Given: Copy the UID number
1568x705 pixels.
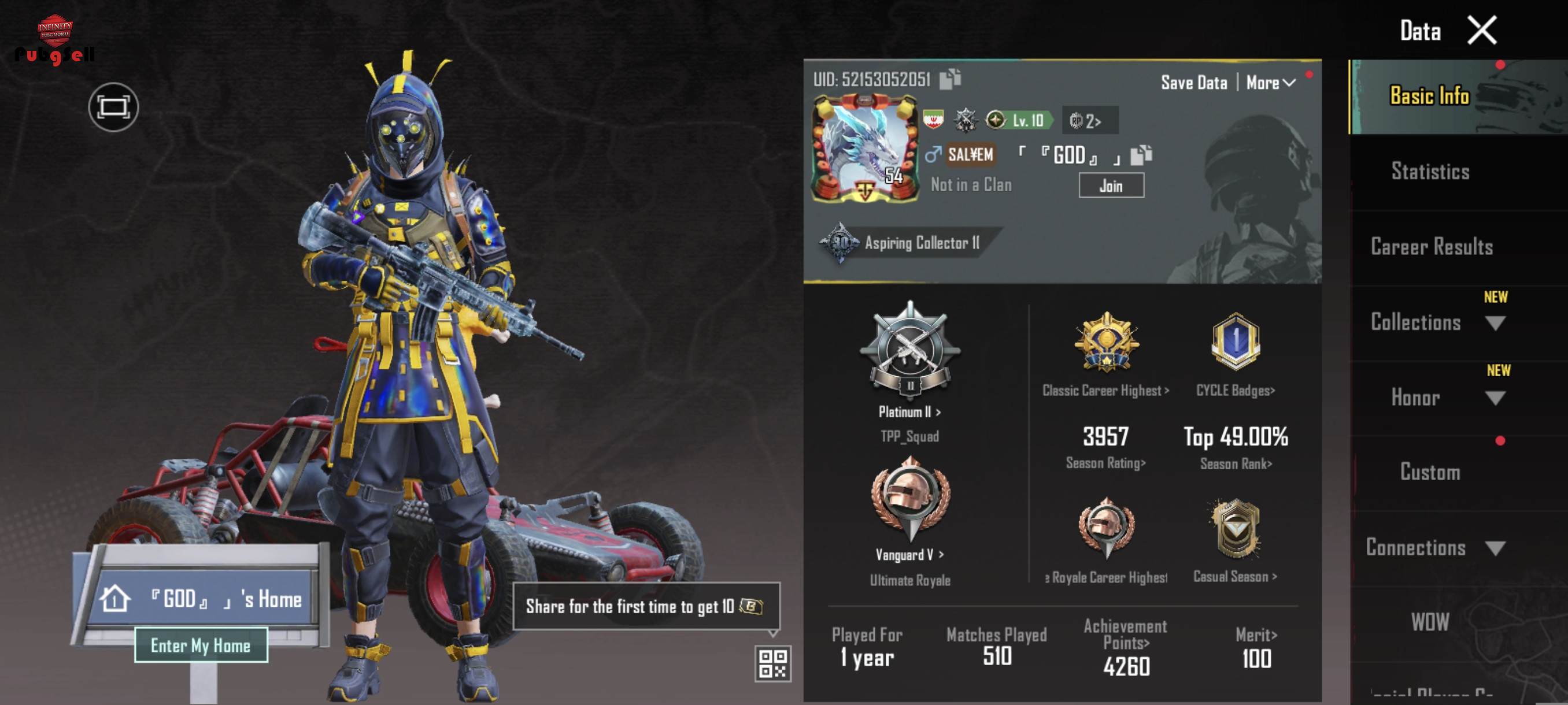Looking at the screenshot, I should tap(949, 79).
